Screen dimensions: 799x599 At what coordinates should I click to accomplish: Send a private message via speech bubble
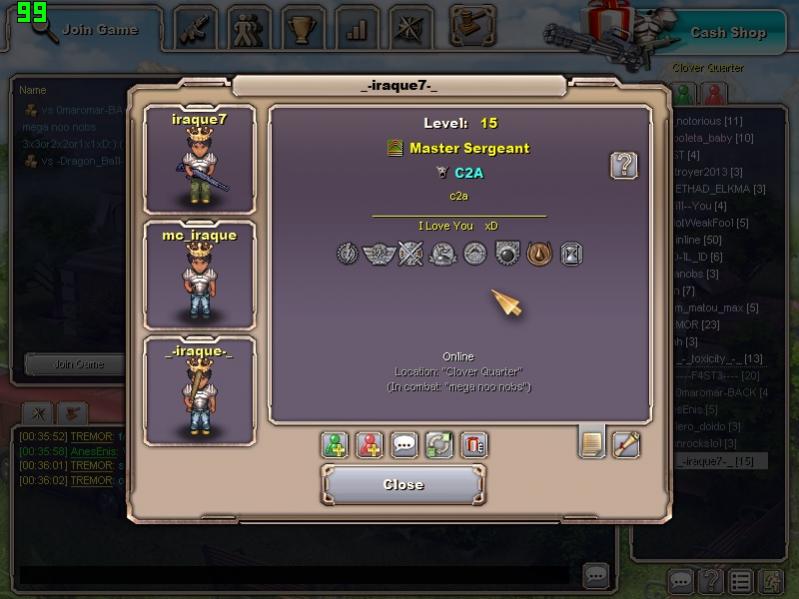pos(404,445)
